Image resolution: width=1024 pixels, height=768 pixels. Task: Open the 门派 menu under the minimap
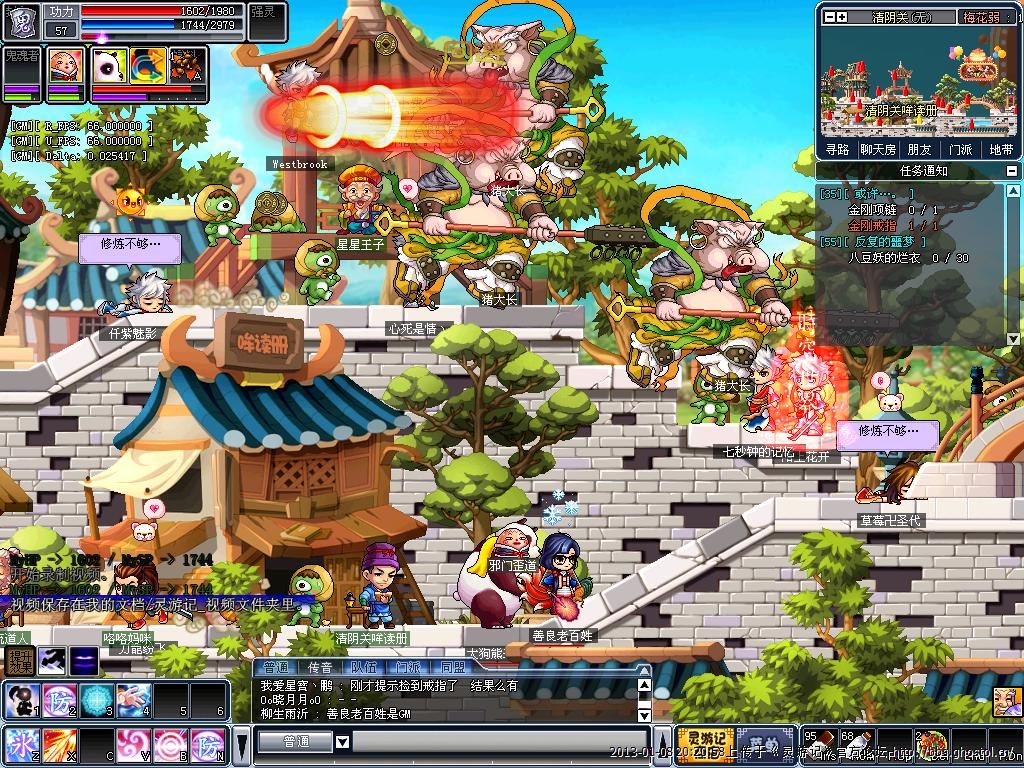tap(960, 149)
